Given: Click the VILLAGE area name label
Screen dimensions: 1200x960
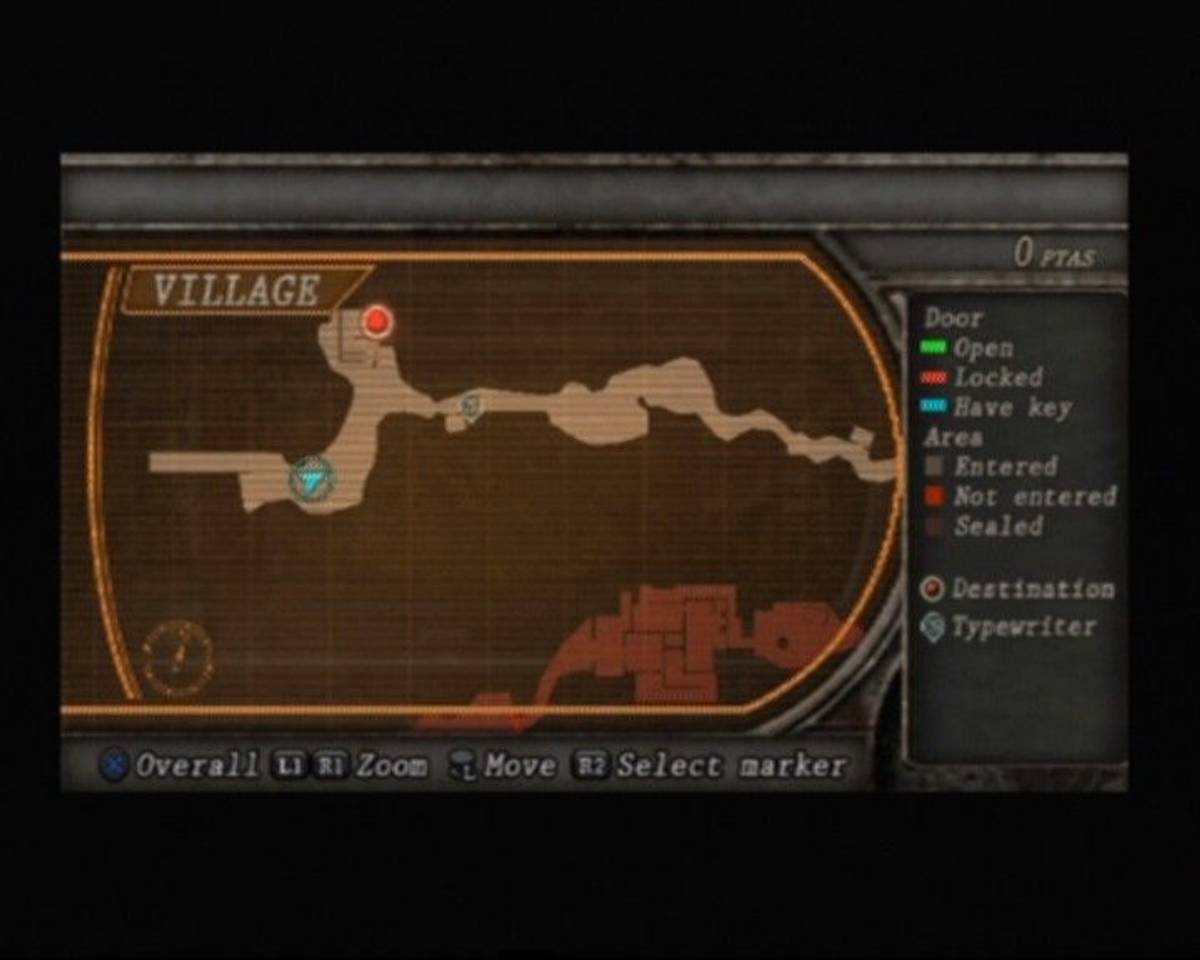Looking at the screenshot, I should (x=237, y=291).
